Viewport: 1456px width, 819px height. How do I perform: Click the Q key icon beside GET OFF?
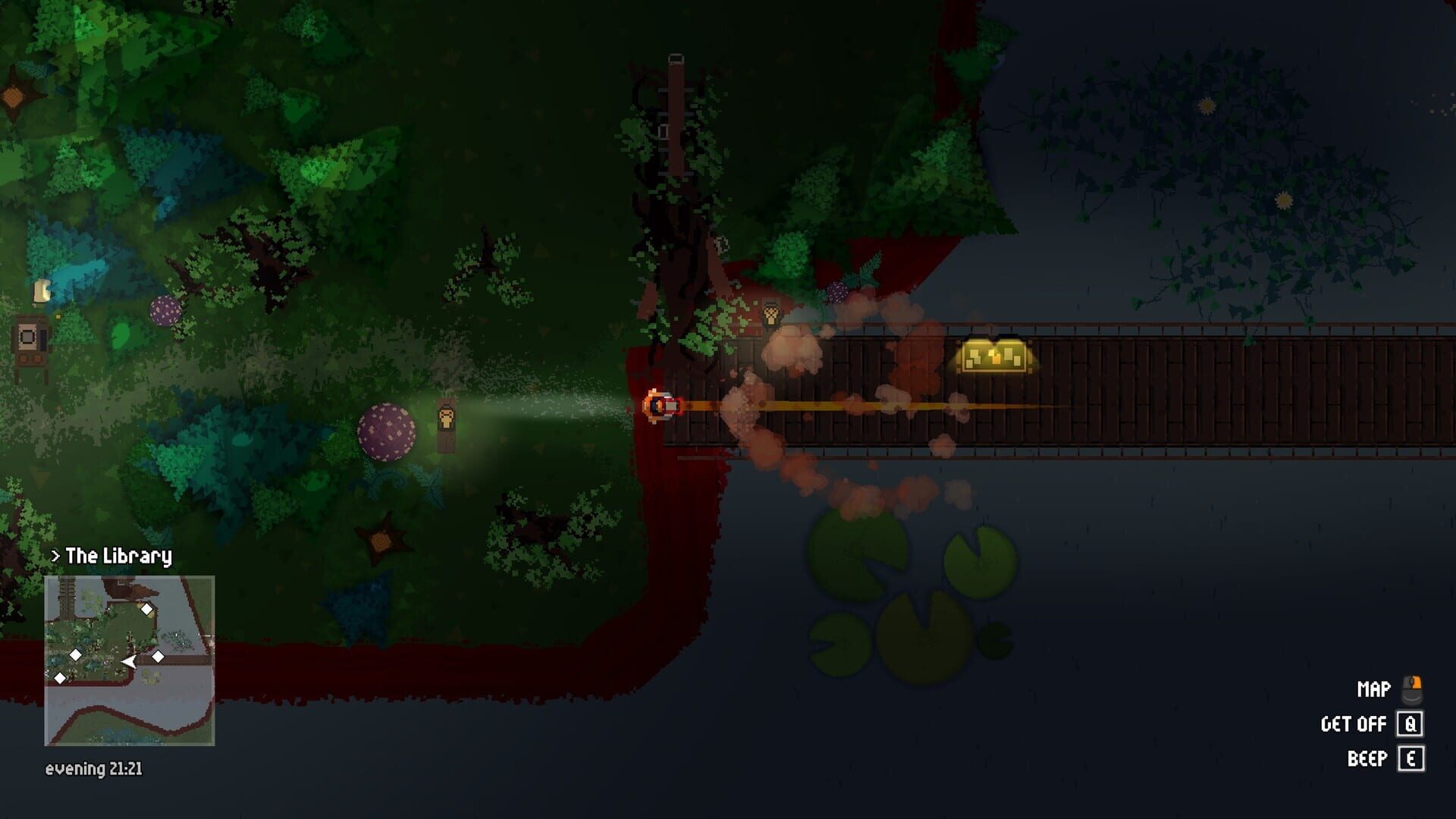(1410, 724)
